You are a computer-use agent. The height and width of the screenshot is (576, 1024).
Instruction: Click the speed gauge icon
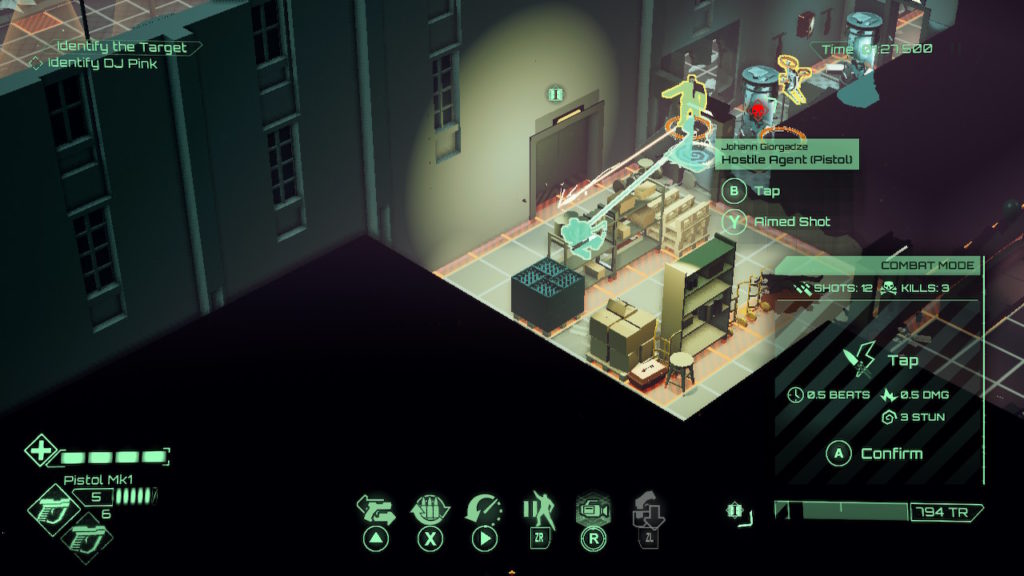tap(484, 510)
